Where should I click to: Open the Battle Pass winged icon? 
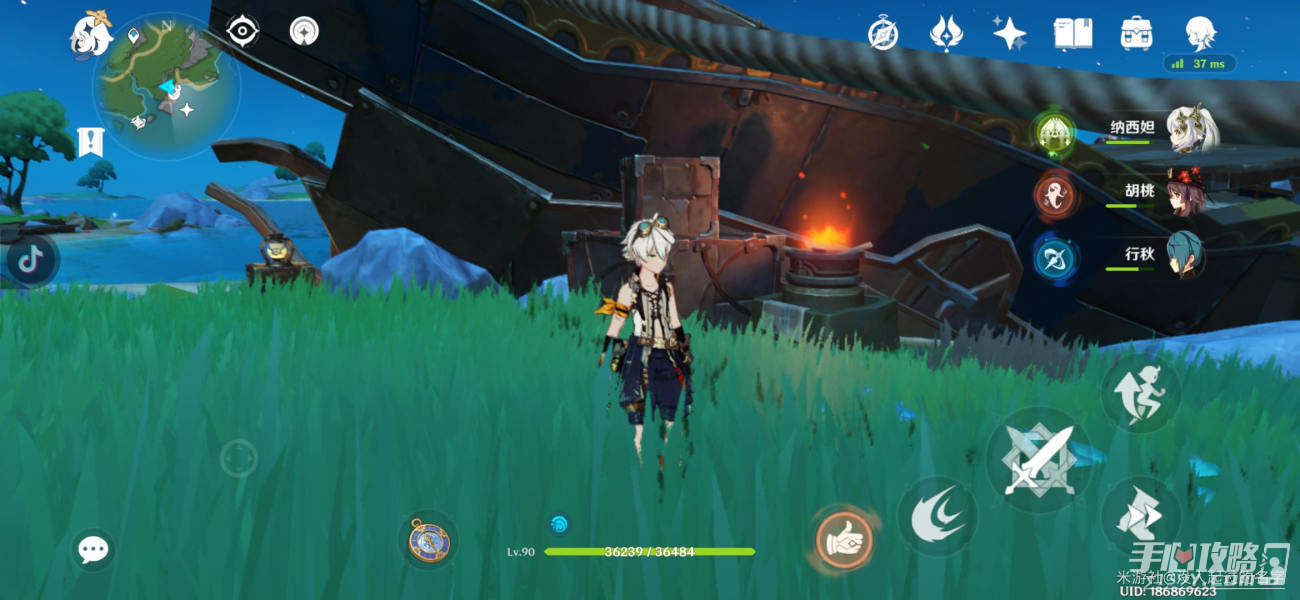pos(945,33)
